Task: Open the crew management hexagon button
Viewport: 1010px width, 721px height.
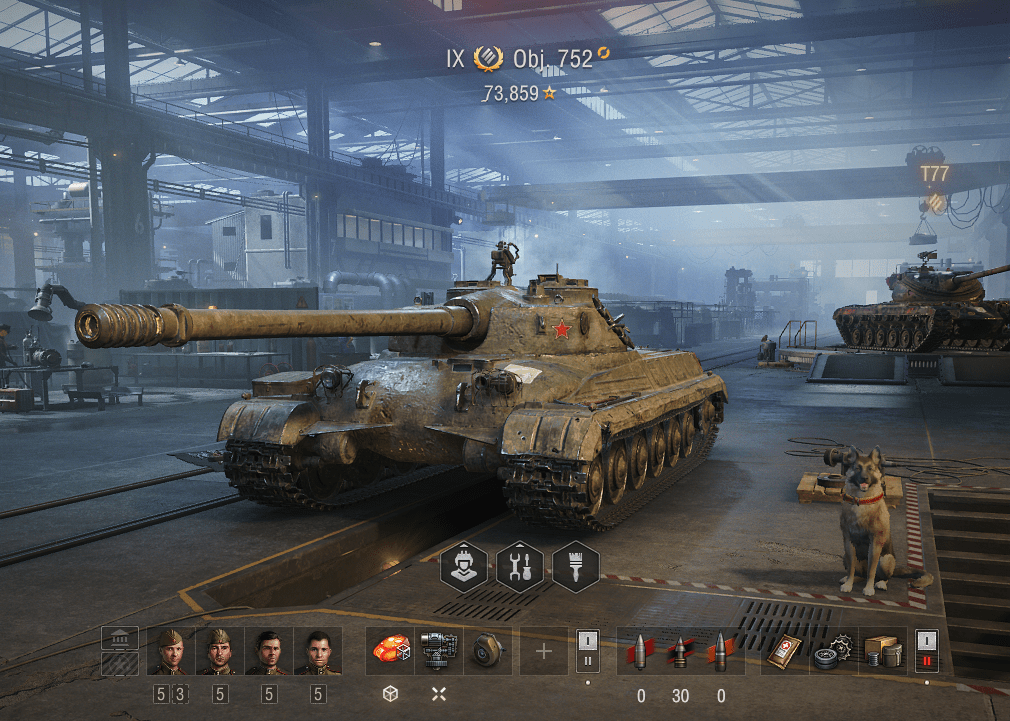Action: point(465,567)
